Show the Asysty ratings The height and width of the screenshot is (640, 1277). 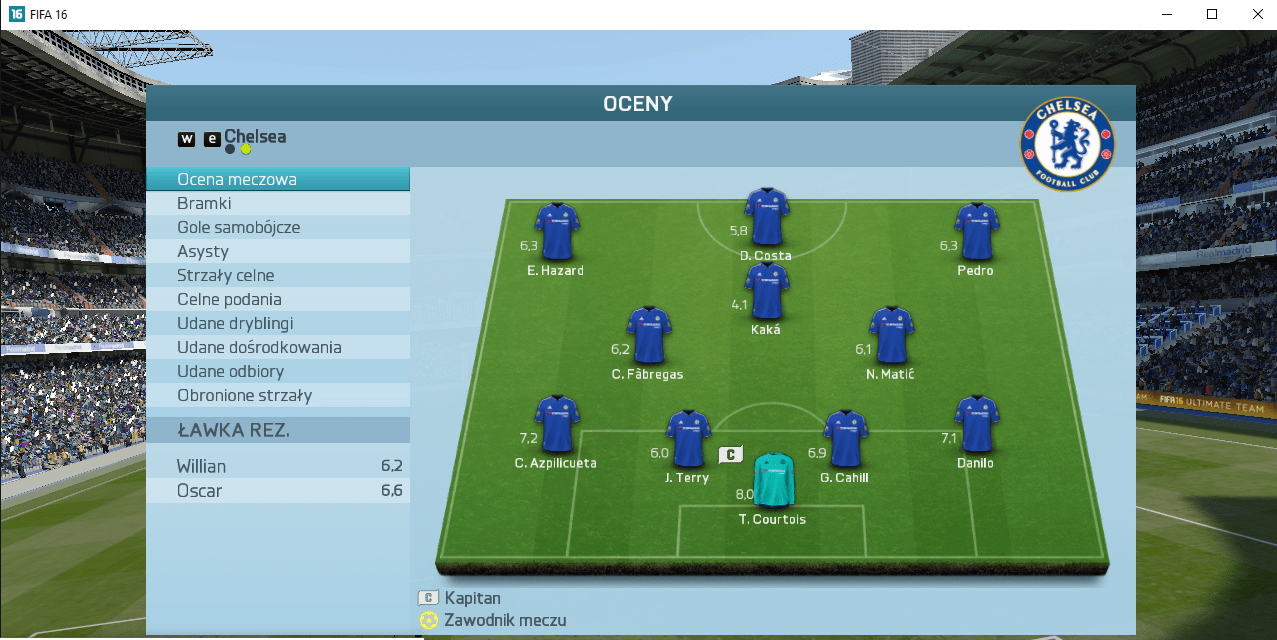coord(277,252)
